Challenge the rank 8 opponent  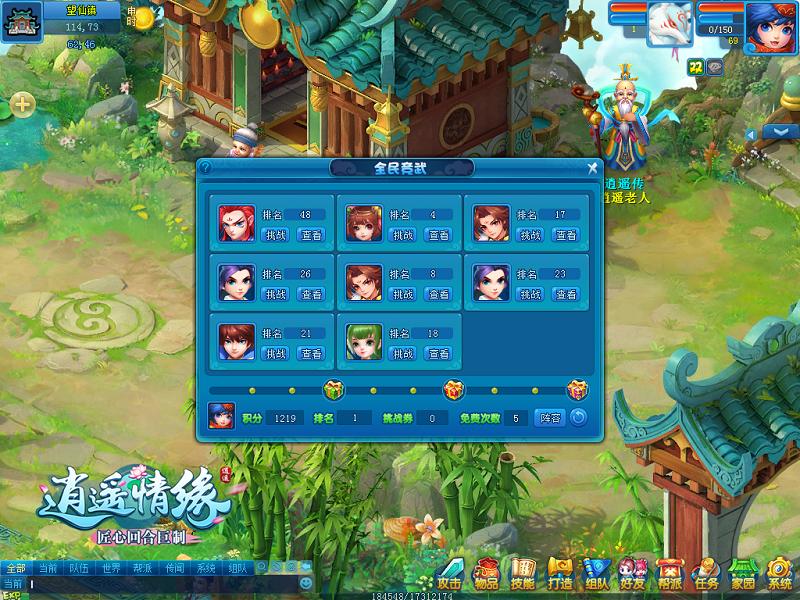tap(402, 294)
